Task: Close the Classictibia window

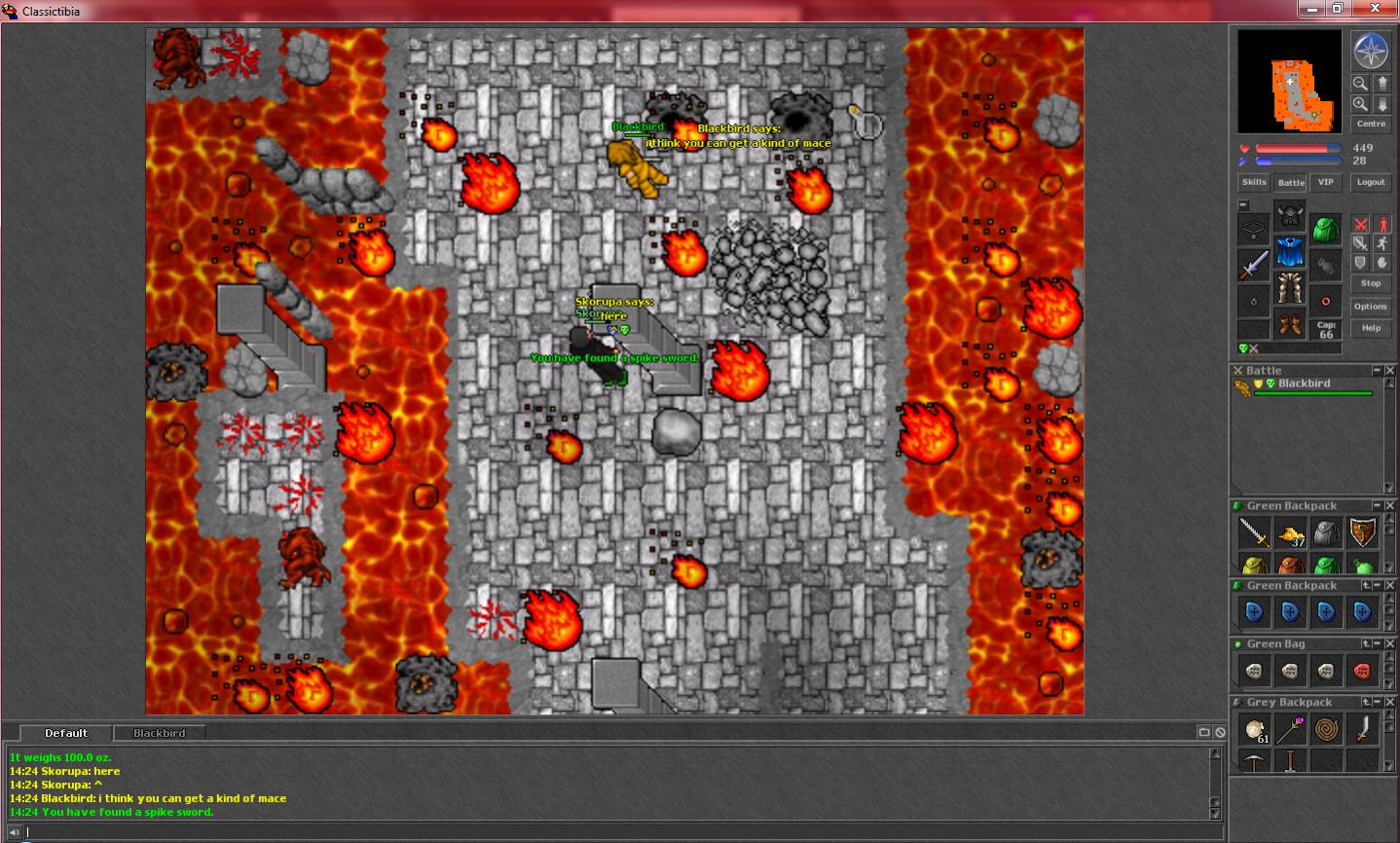Action: pos(1375,9)
